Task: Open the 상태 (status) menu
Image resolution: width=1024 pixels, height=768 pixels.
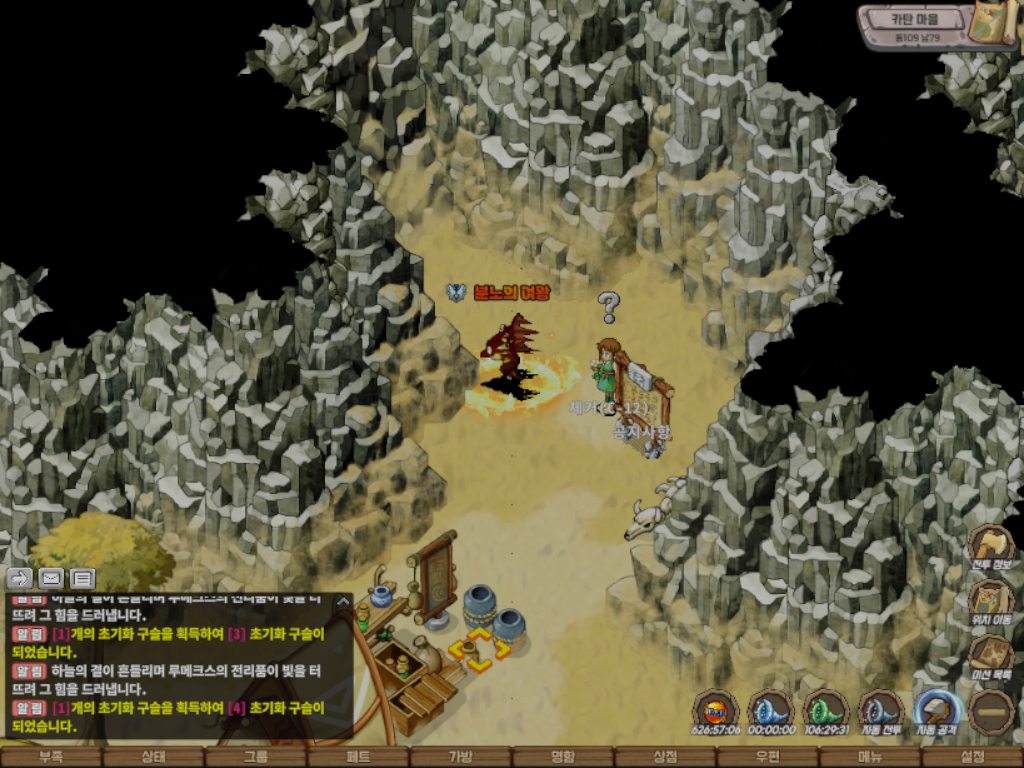Action: tap(153, 757)
